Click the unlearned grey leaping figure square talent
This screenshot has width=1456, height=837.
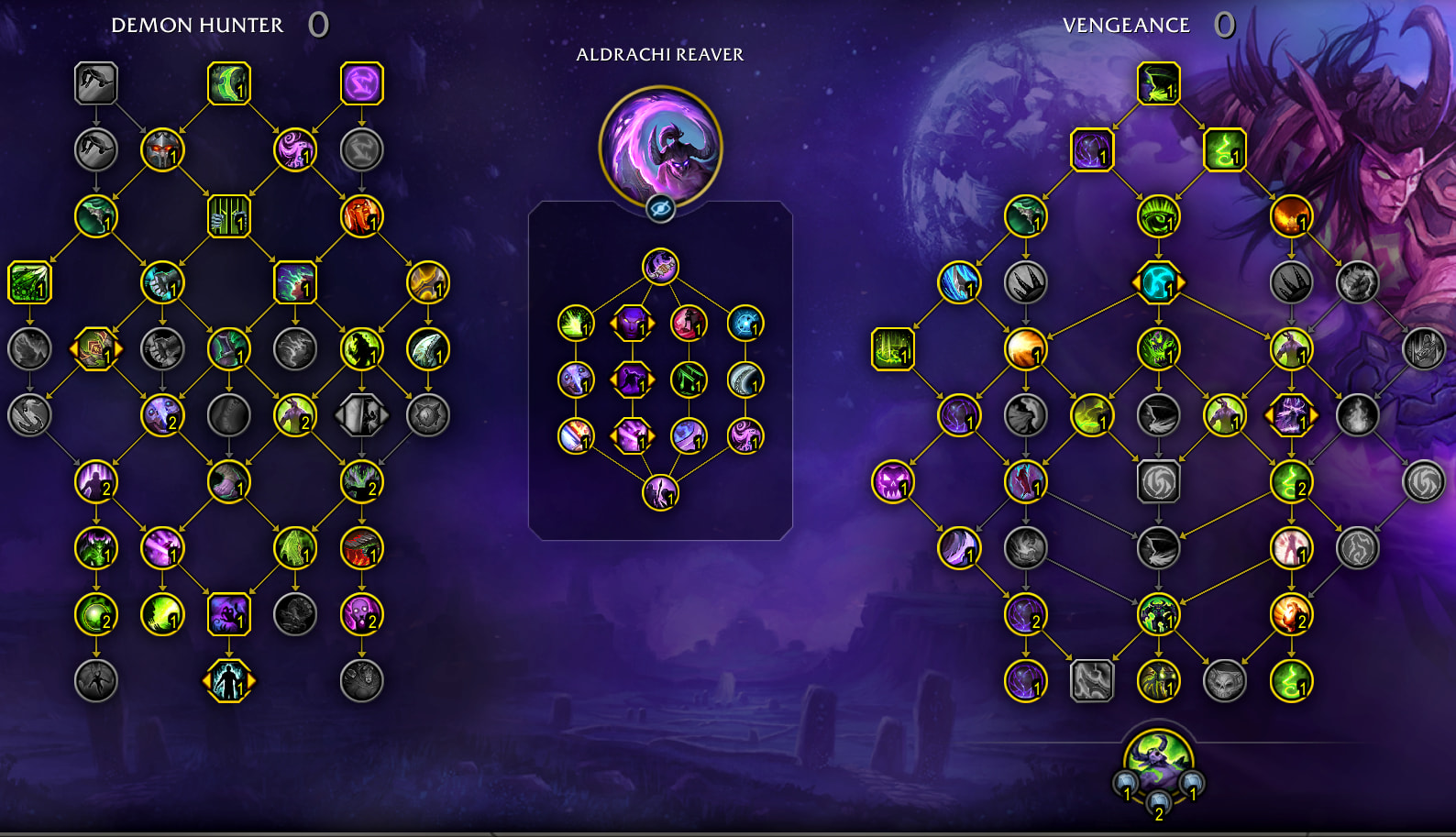point(96,84)
